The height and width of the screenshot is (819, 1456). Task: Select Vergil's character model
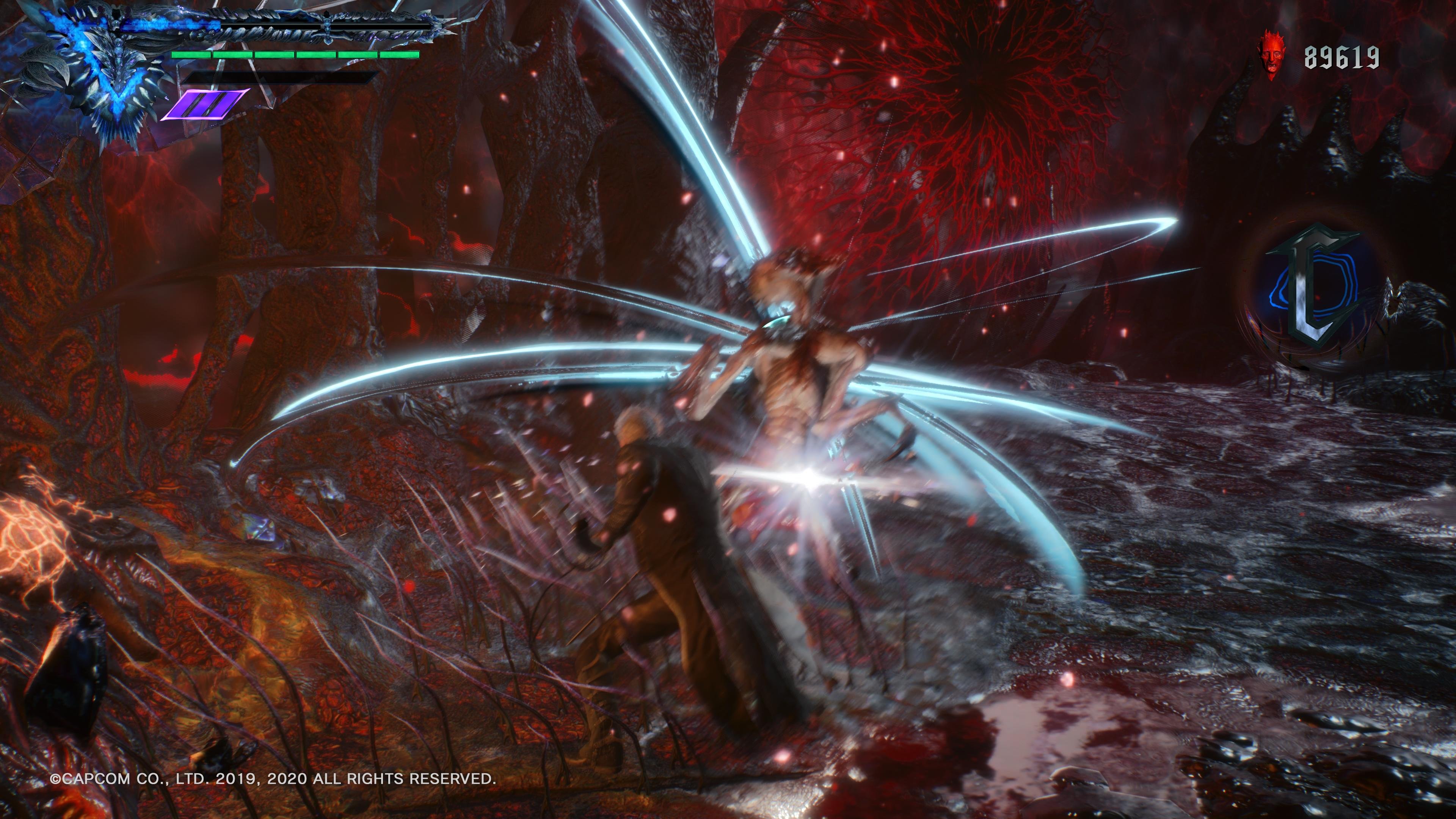pos(667,565)
